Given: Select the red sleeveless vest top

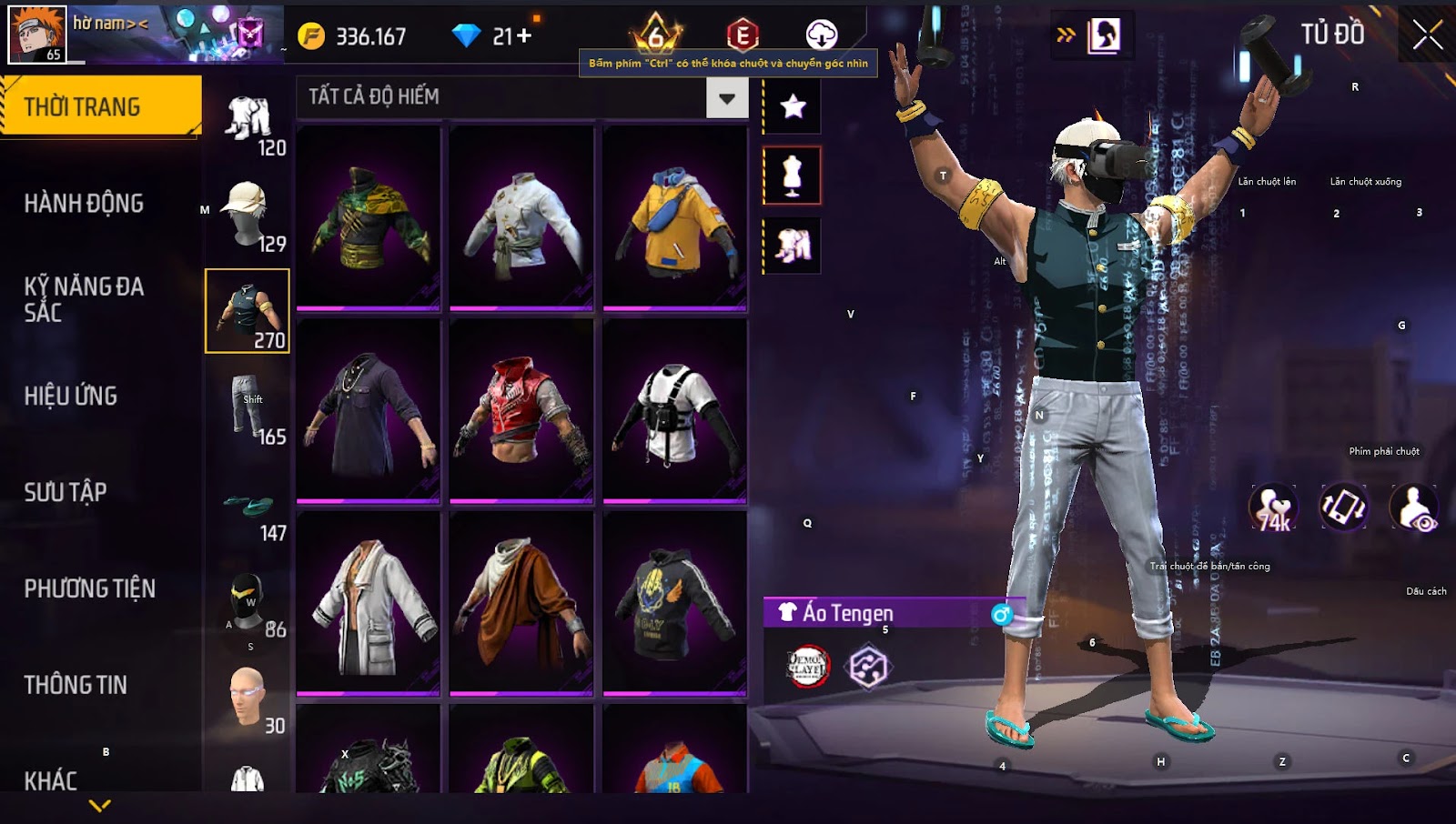Looking at the screenshot, I should click(521, 411).
